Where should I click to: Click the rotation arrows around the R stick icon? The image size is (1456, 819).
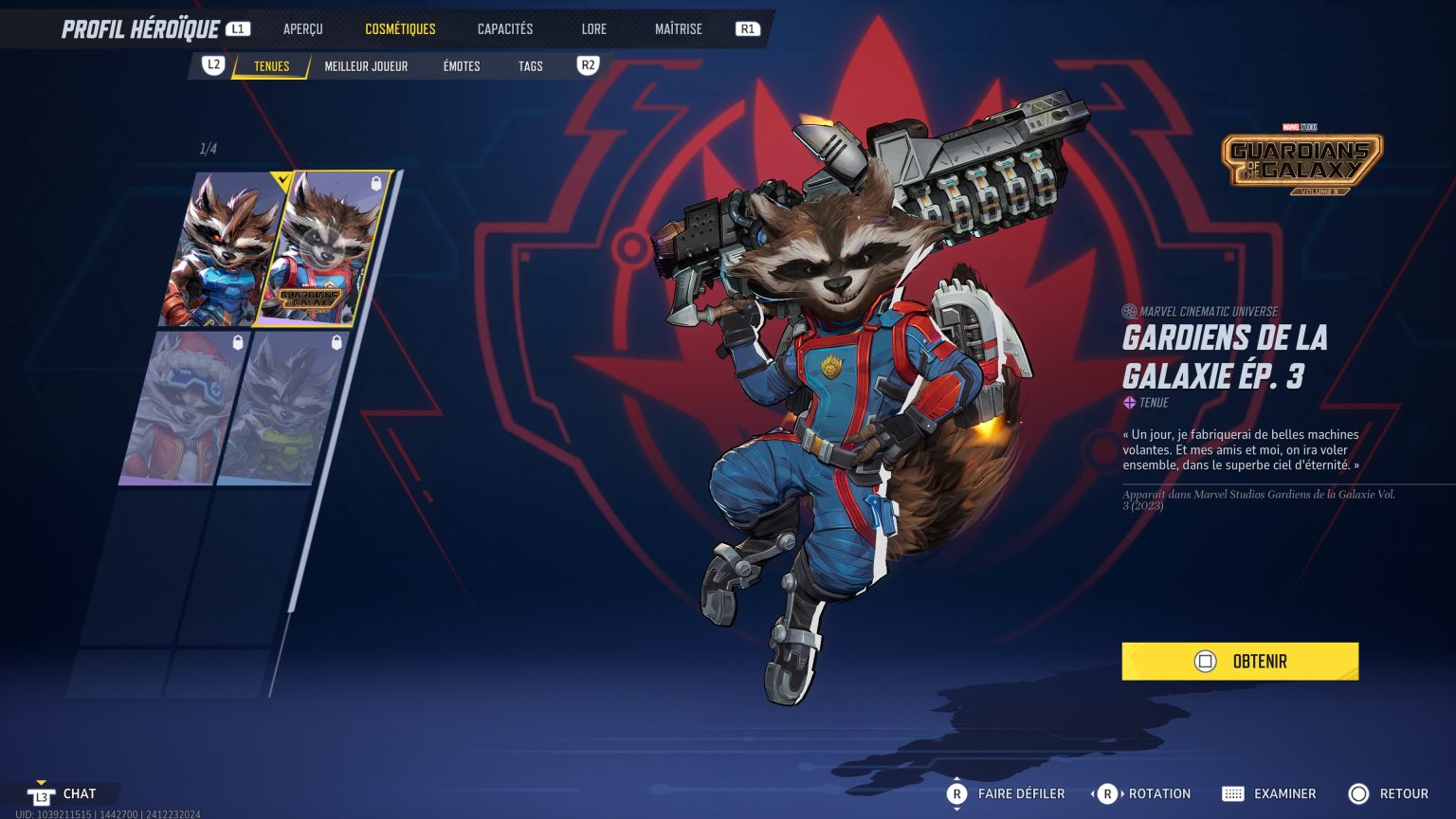(x=1107, y=793)
